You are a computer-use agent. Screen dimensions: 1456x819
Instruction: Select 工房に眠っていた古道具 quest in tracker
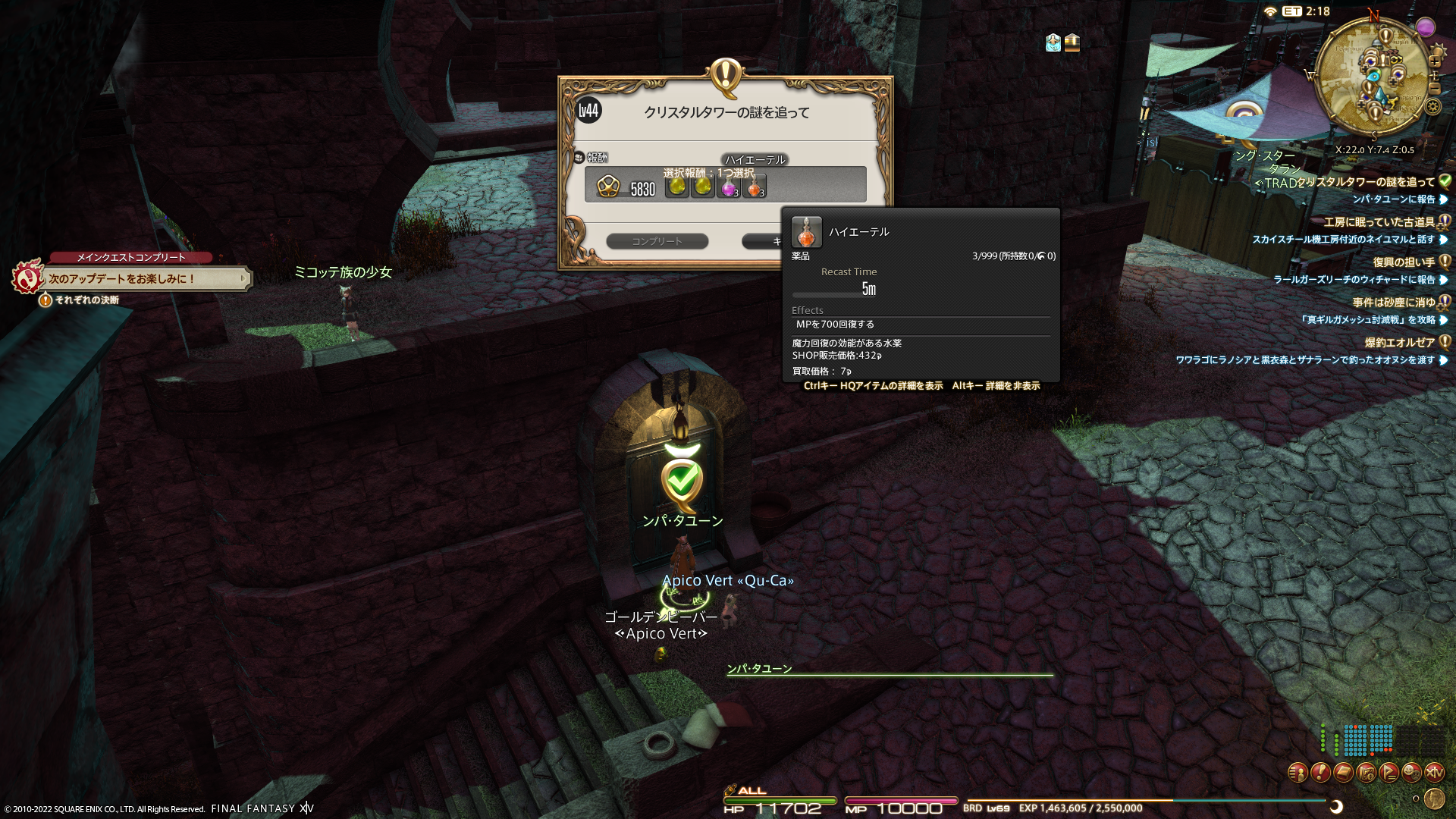(x=1379, y=222)
